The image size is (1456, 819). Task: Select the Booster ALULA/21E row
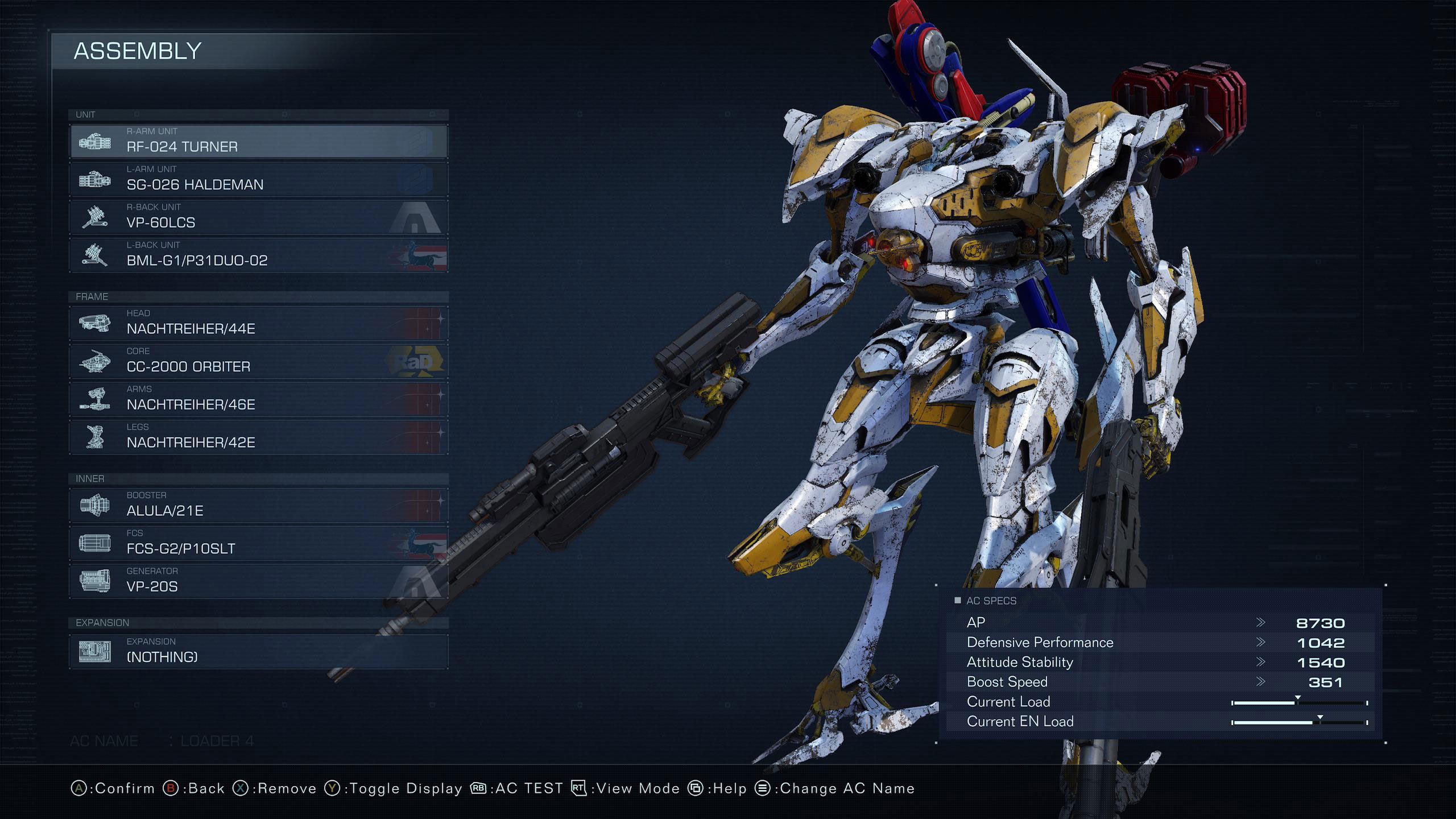click(x=259, y=505)
